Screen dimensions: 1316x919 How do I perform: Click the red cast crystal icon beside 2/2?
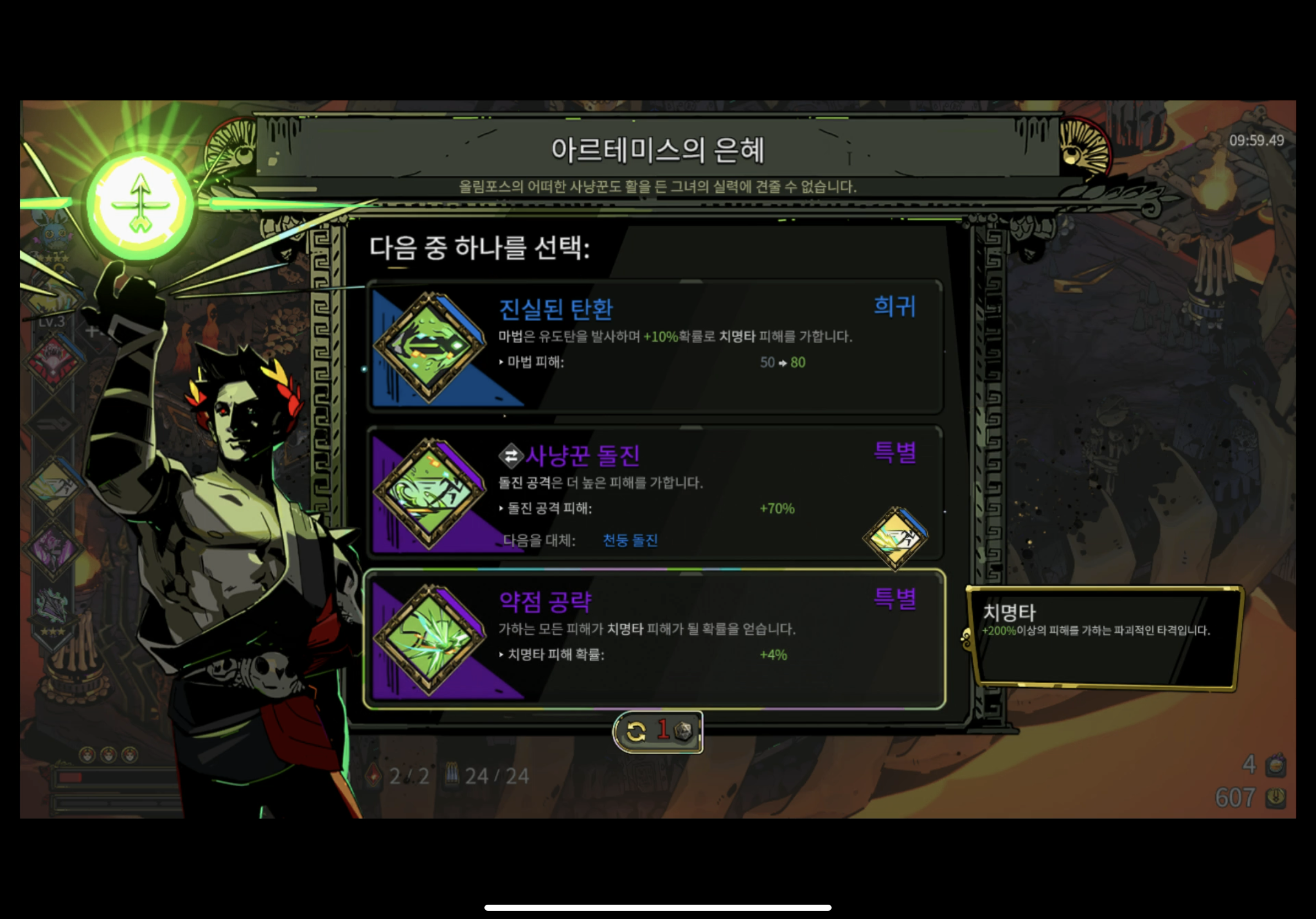[373, 775]
